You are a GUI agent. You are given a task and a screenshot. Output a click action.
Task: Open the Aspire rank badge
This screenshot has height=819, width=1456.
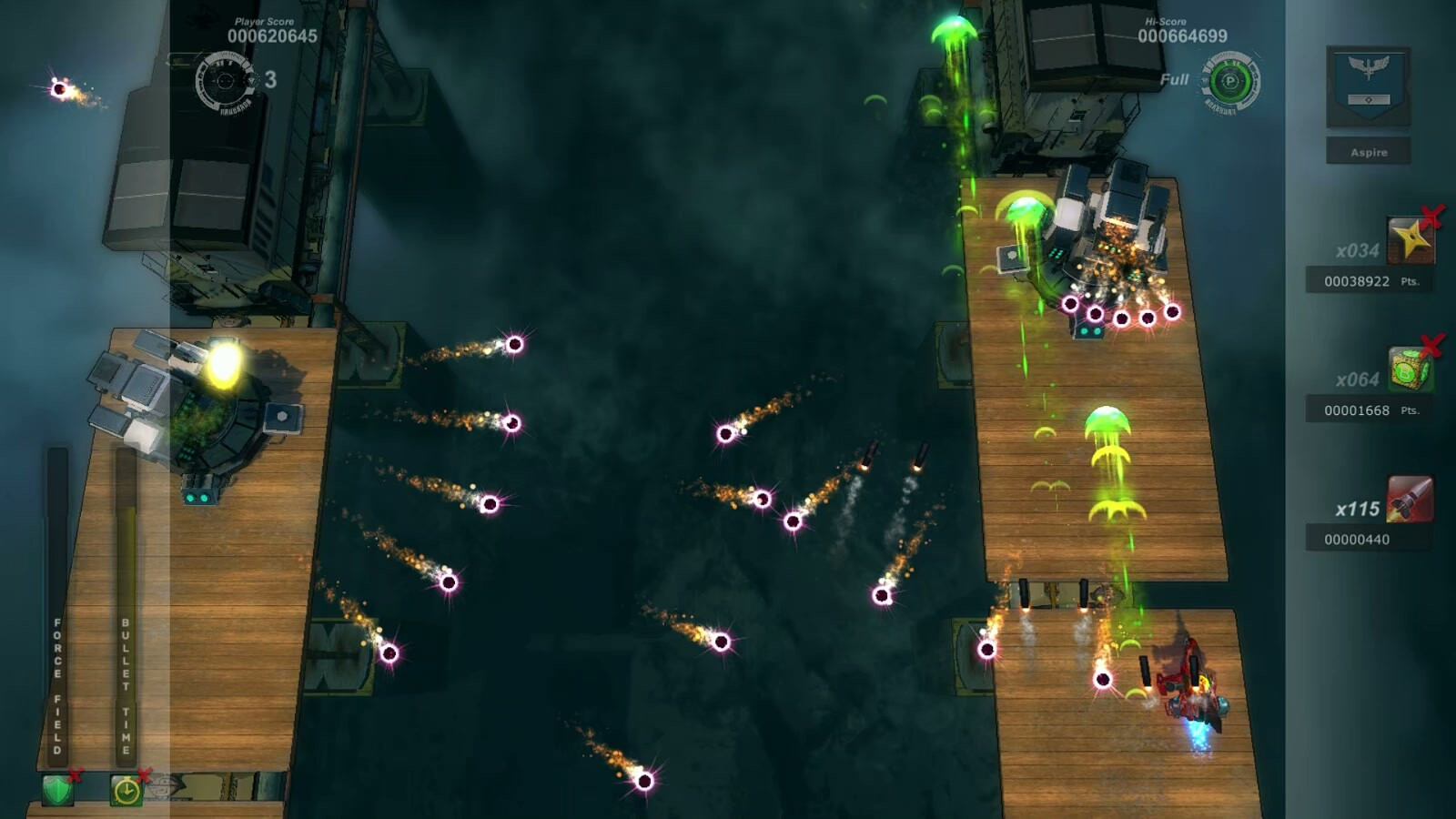point(1368,86)
